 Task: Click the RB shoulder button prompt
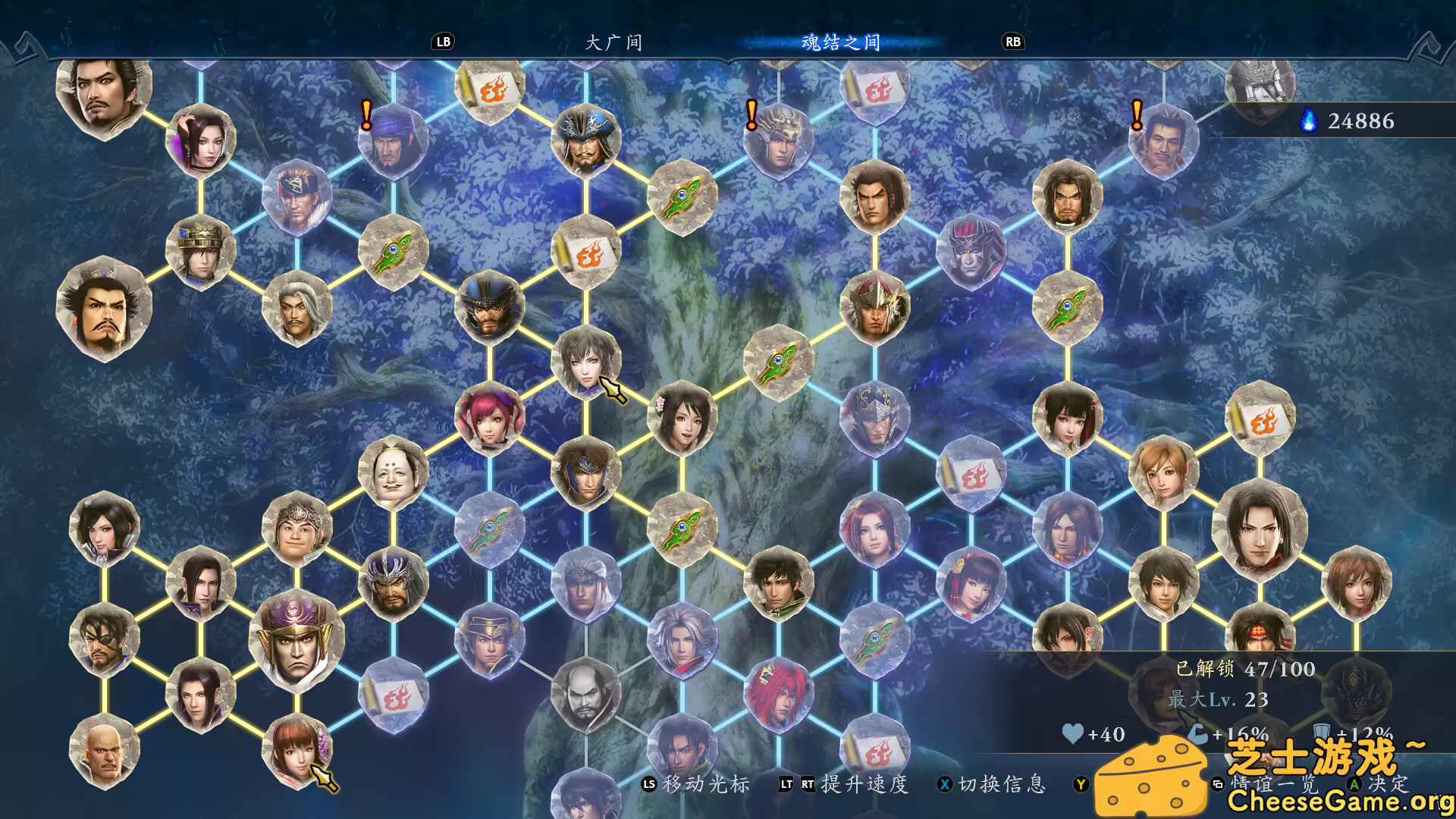tap(1014, 42)
